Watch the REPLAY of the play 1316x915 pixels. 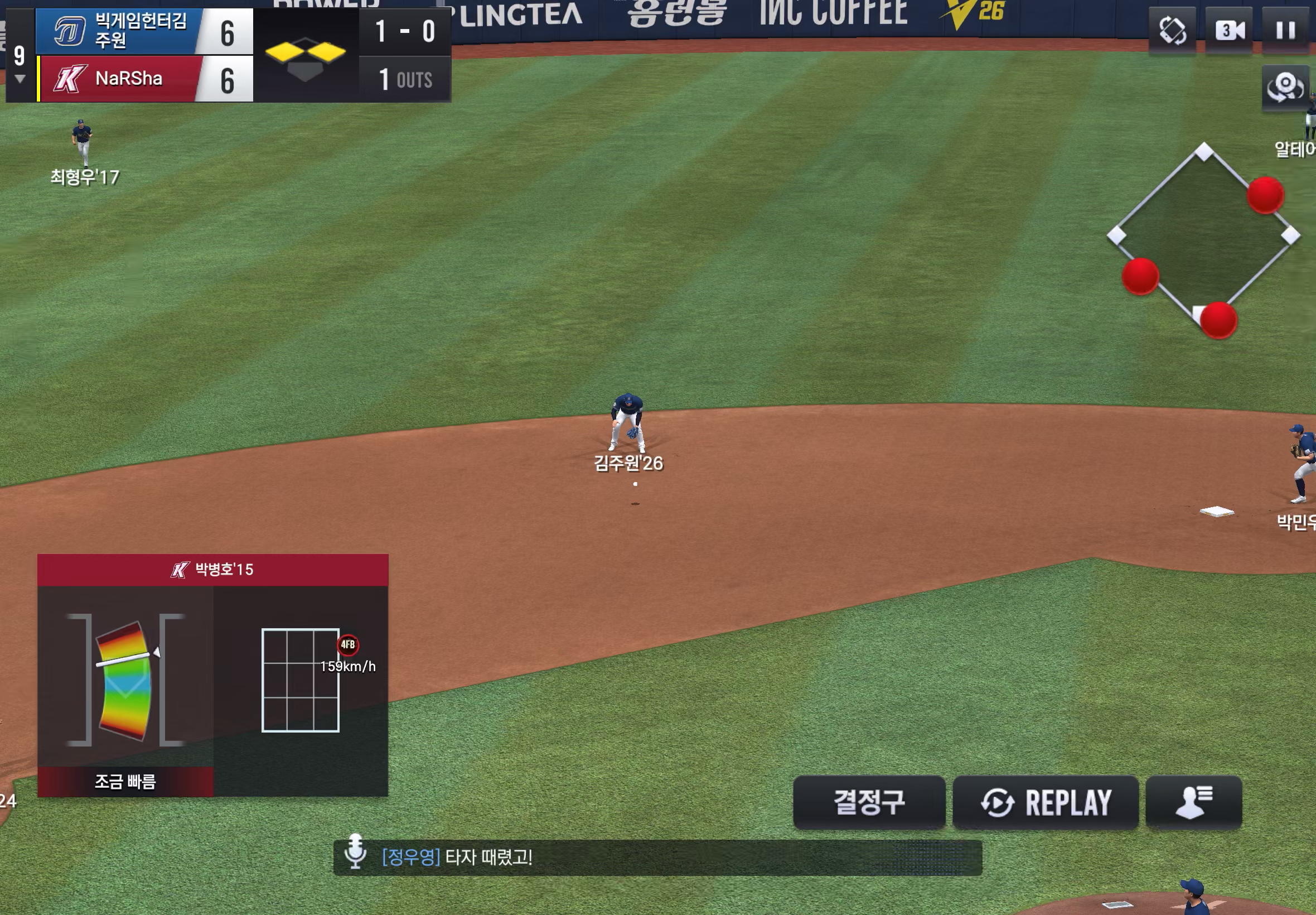tap(1045, 802)
